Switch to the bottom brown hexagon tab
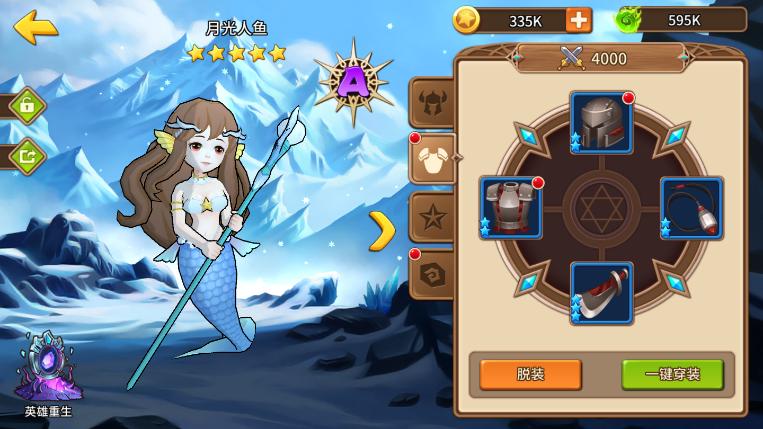The height and width of the screenshot is (429, 763). click(x=433, y=274)
